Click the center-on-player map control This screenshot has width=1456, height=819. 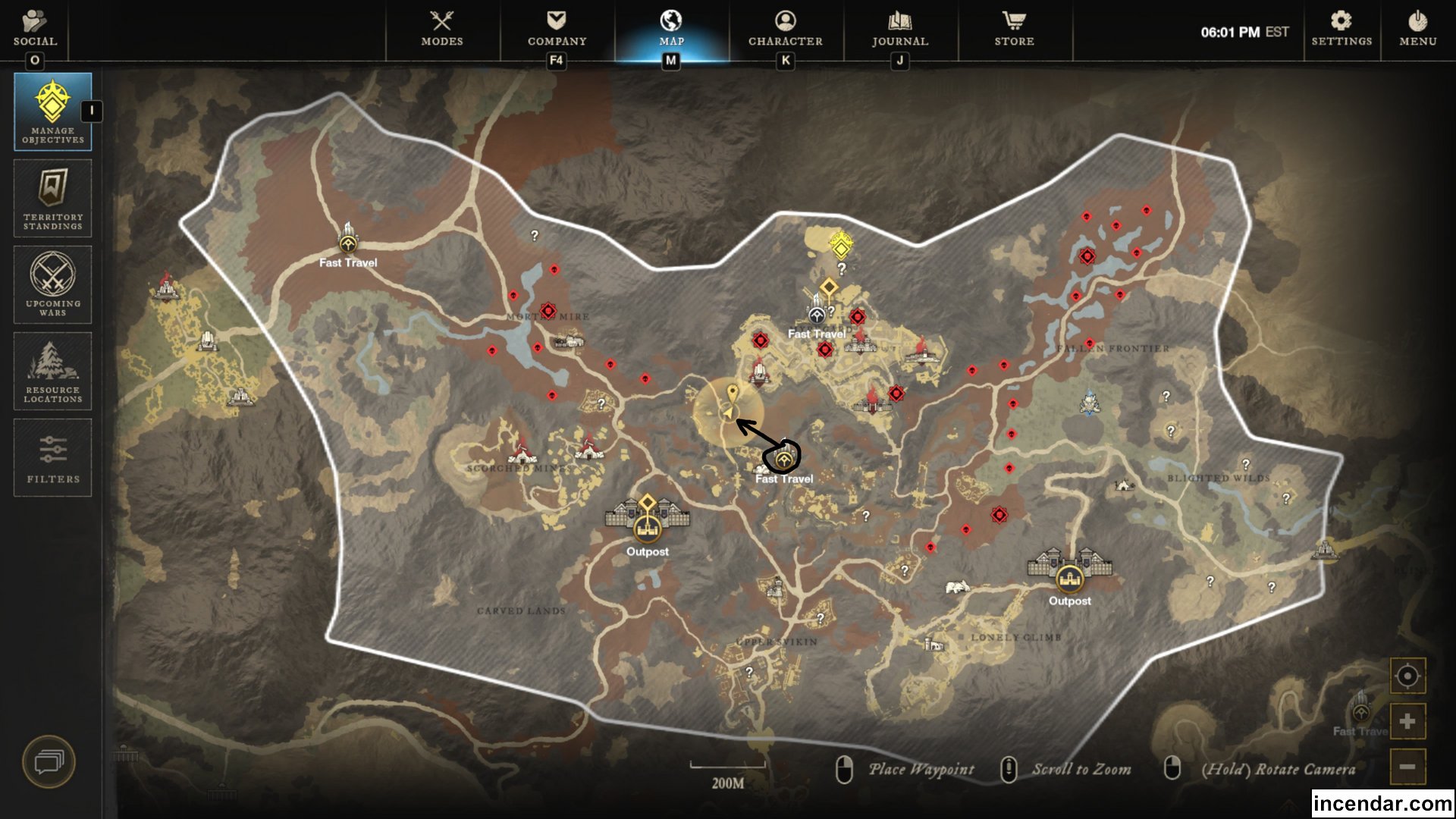point(1407,673)
